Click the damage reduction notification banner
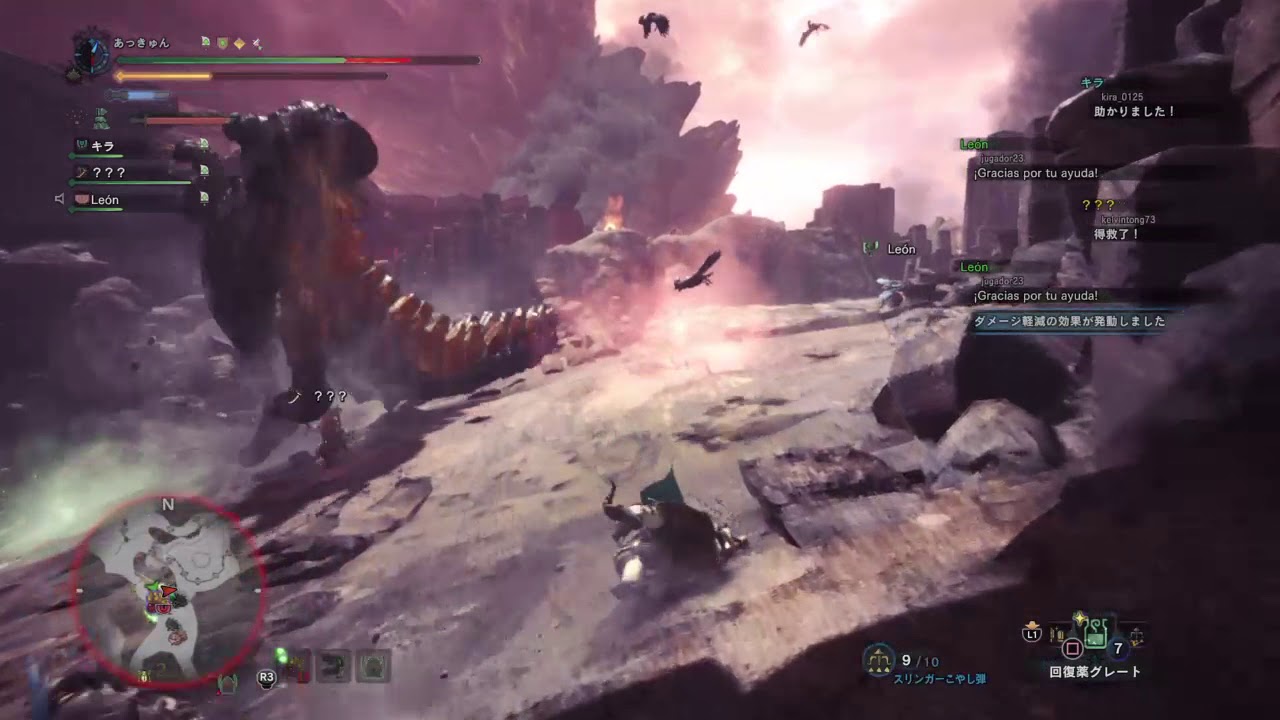Screen dimensions: 1280x720 coord(1069,322)
